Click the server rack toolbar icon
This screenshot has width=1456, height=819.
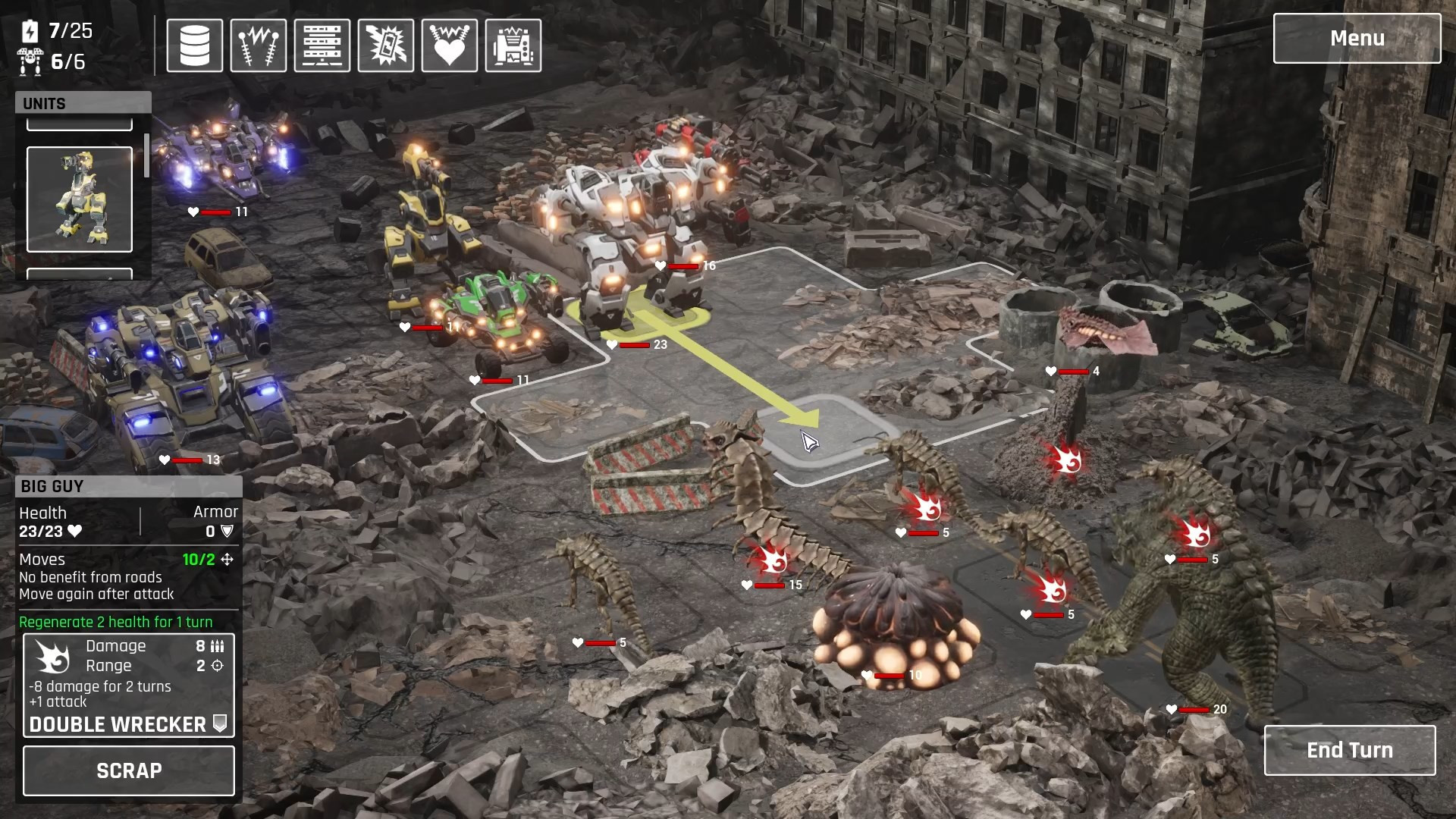[322, 45]
